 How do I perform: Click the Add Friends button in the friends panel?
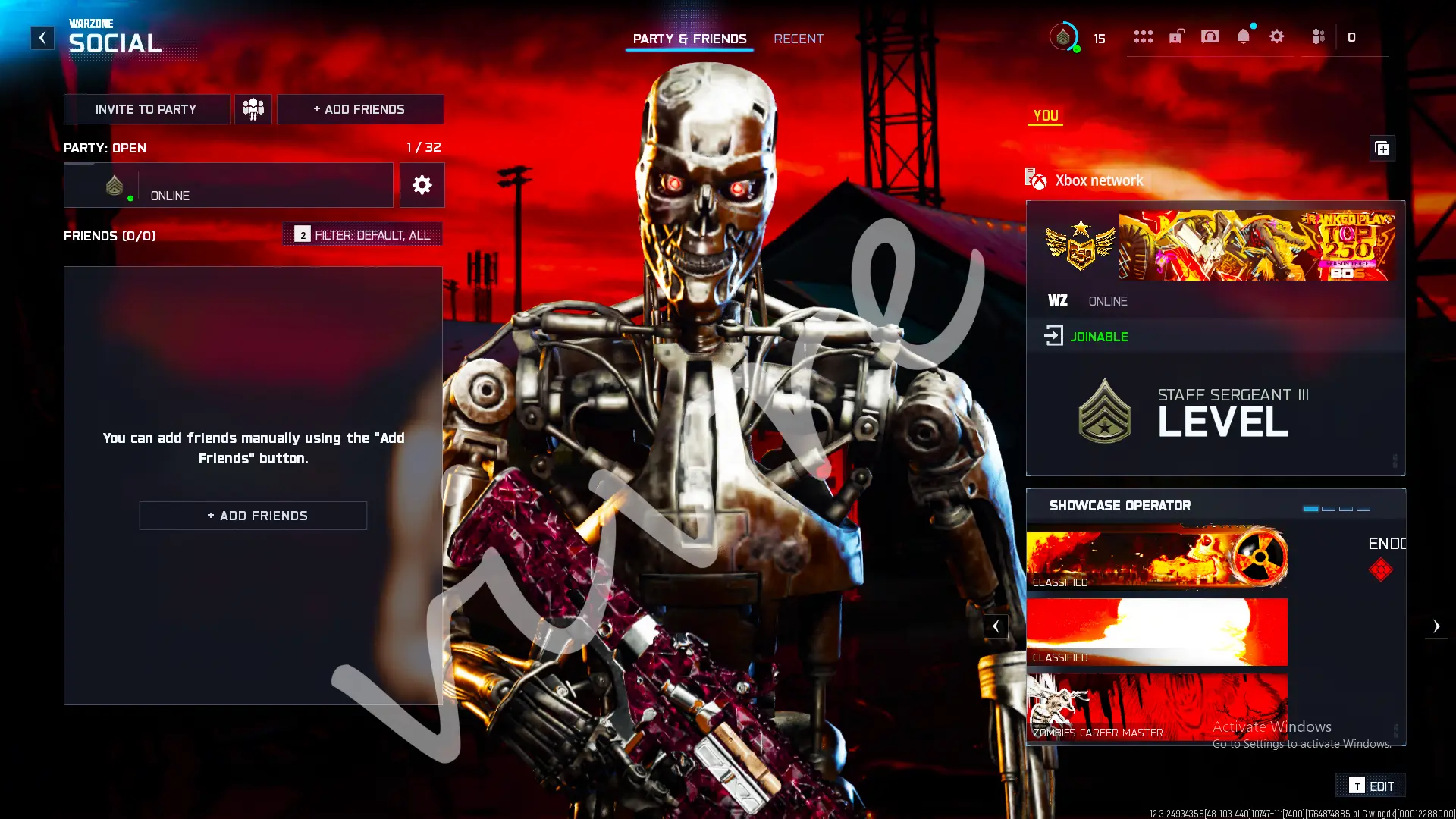(253, 515)
